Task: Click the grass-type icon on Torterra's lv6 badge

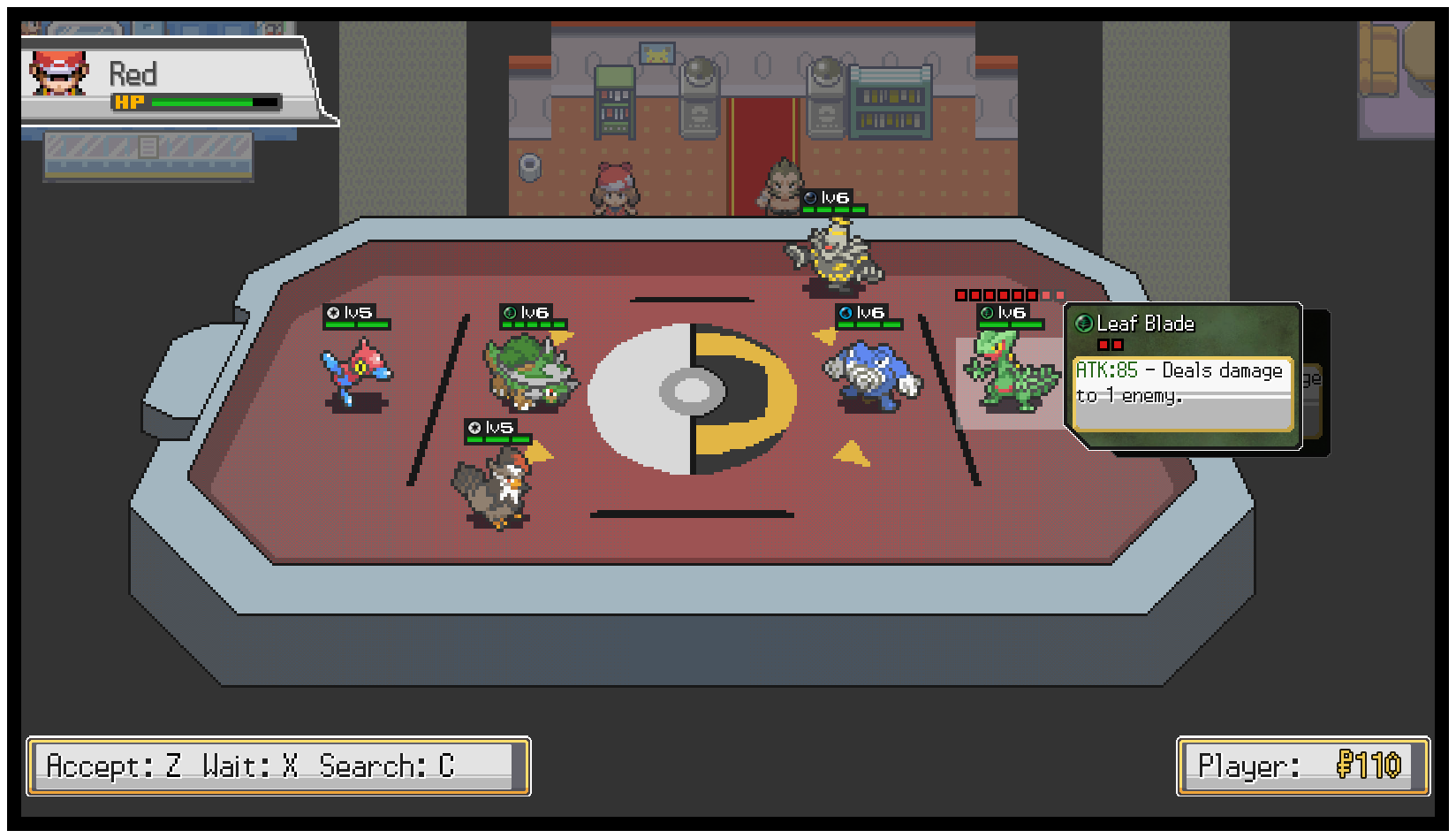Action: [x=509, y=312]
